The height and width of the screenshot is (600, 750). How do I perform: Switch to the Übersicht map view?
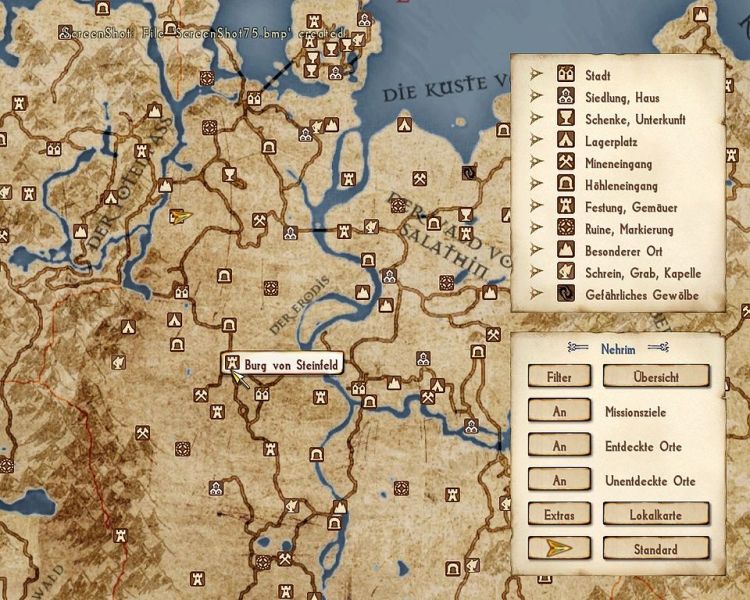click(656, 376)
